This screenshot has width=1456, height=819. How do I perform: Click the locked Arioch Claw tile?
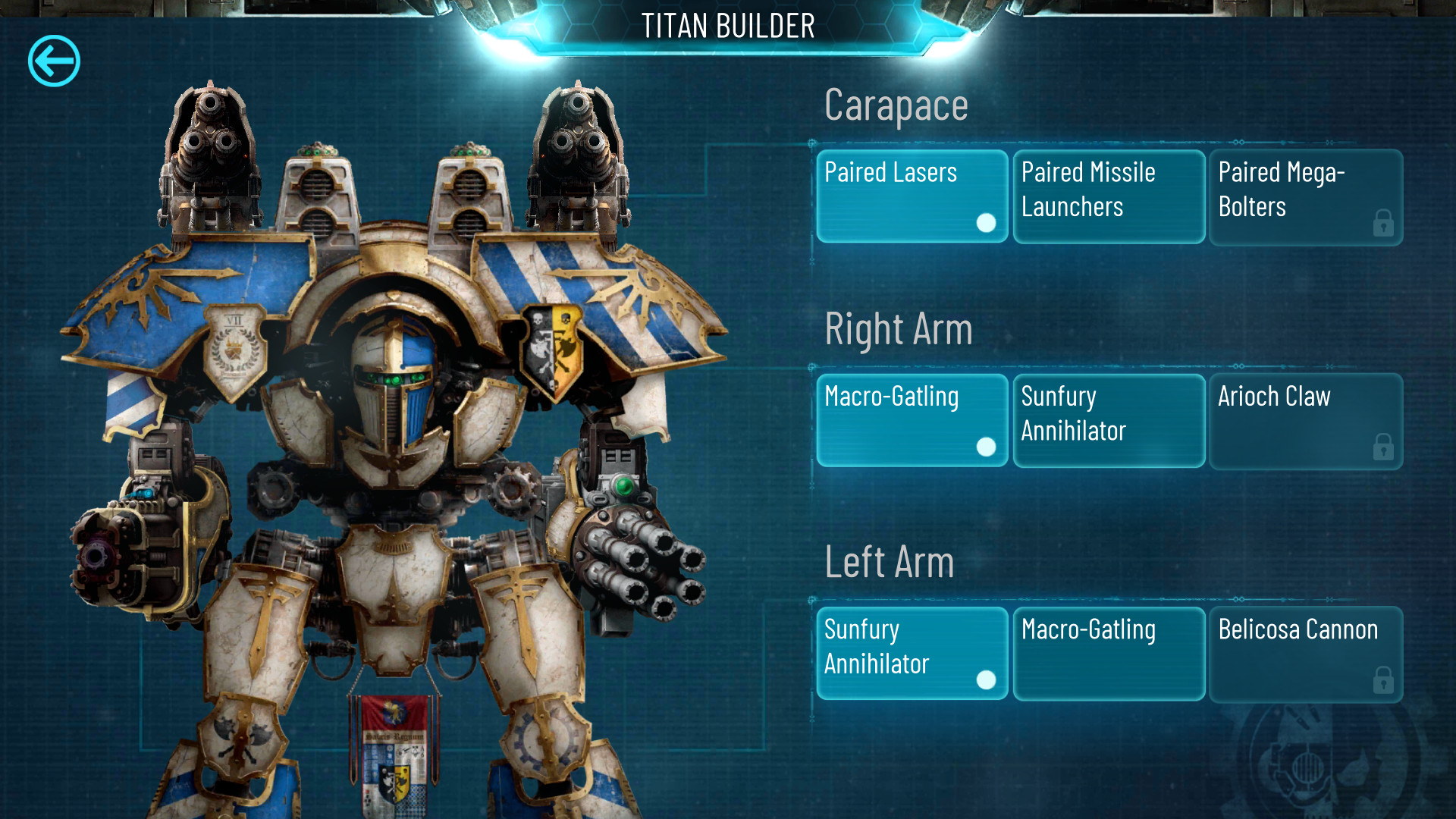tap(1306, 419)
